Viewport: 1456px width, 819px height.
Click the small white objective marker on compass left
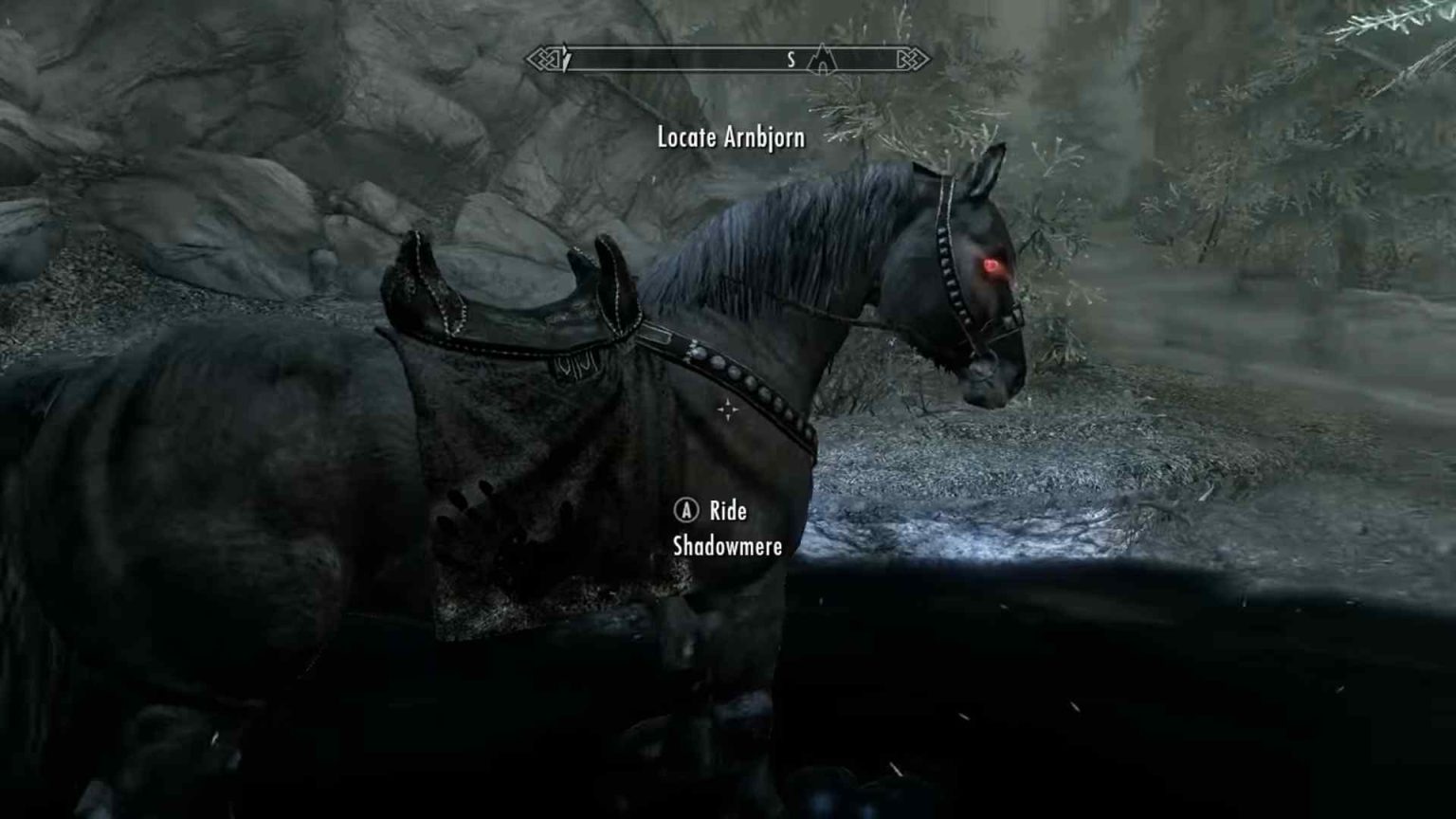click(x=567, y=59)
